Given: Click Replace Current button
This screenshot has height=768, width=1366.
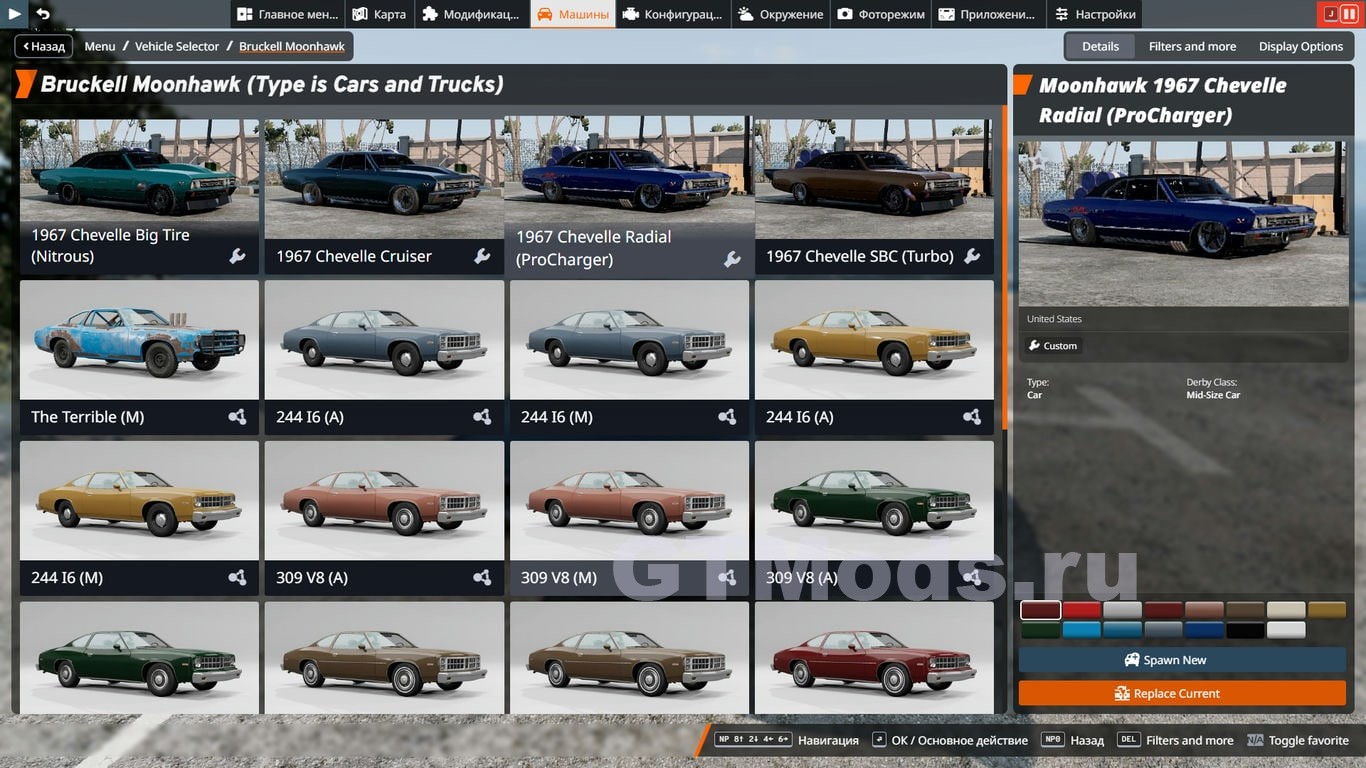Looking at the screenshot, I should (1181, 693).
